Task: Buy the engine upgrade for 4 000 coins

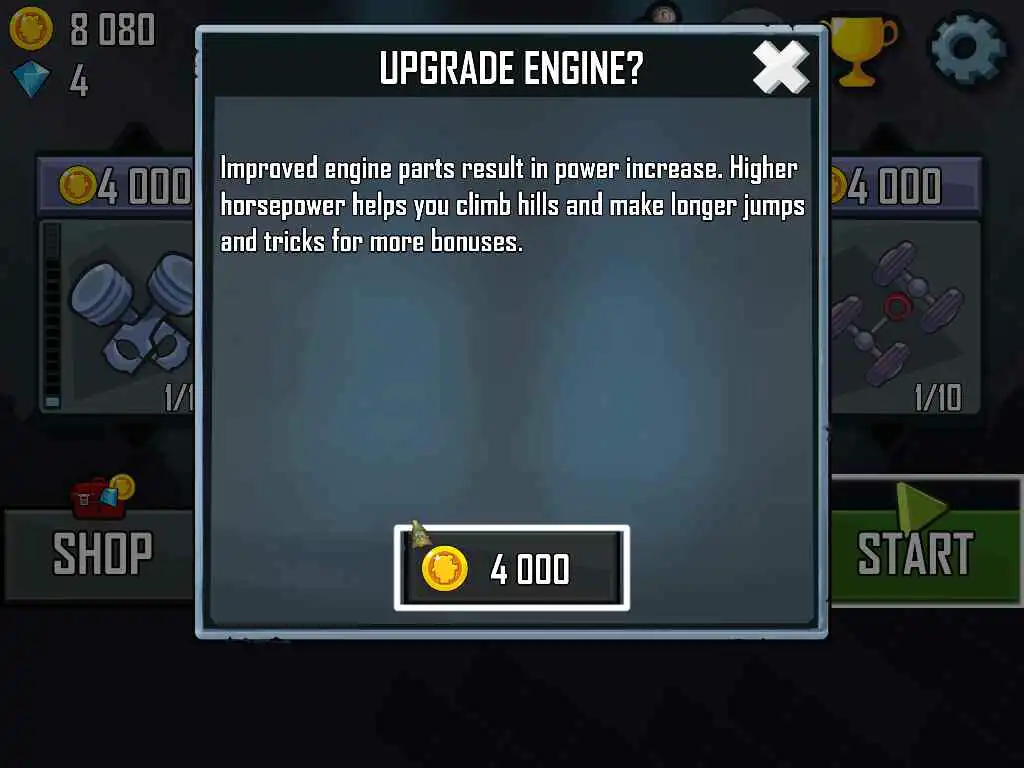Action: pos(512,568)
